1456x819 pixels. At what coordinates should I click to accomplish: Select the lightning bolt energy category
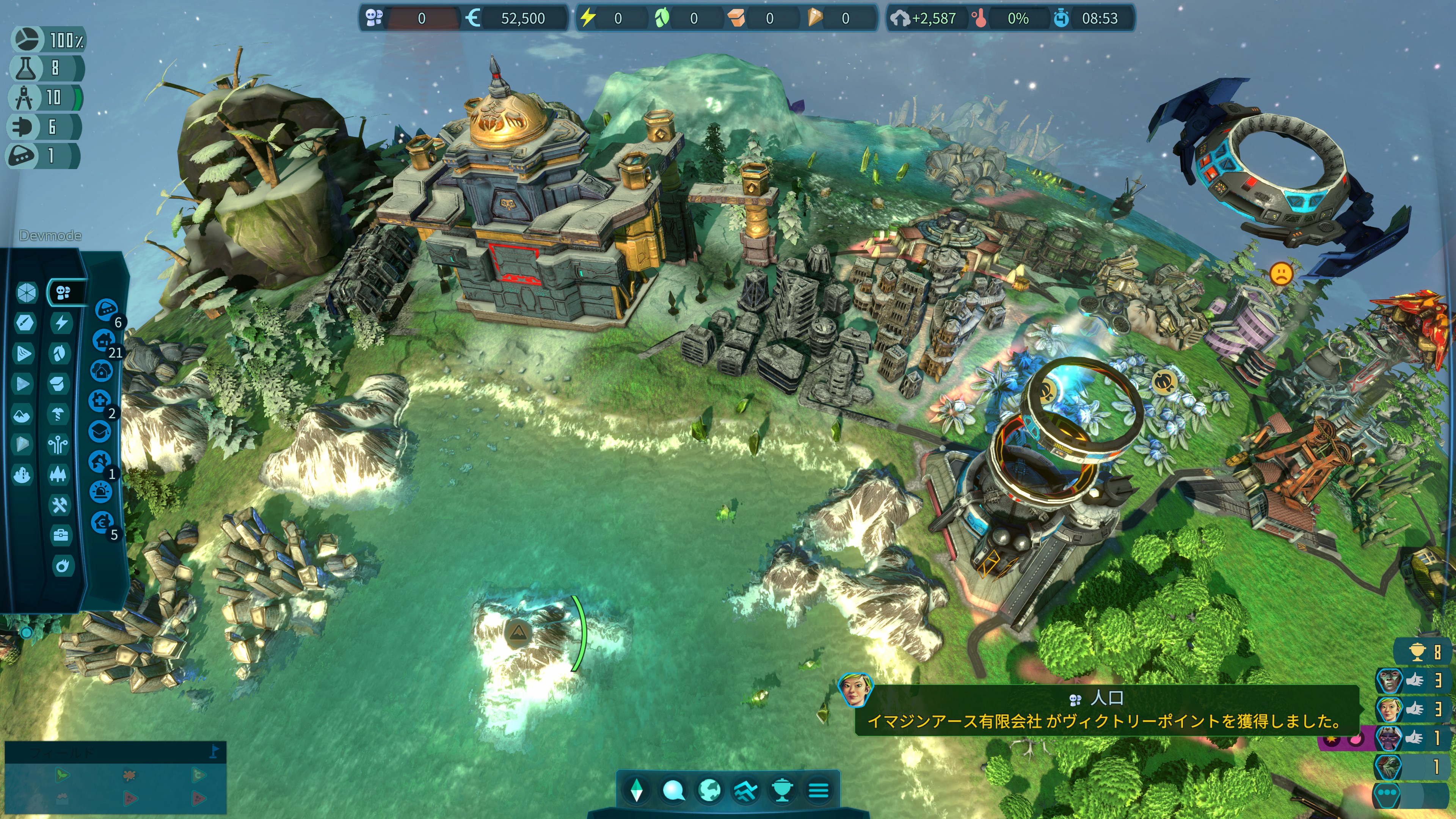(61, 323)
